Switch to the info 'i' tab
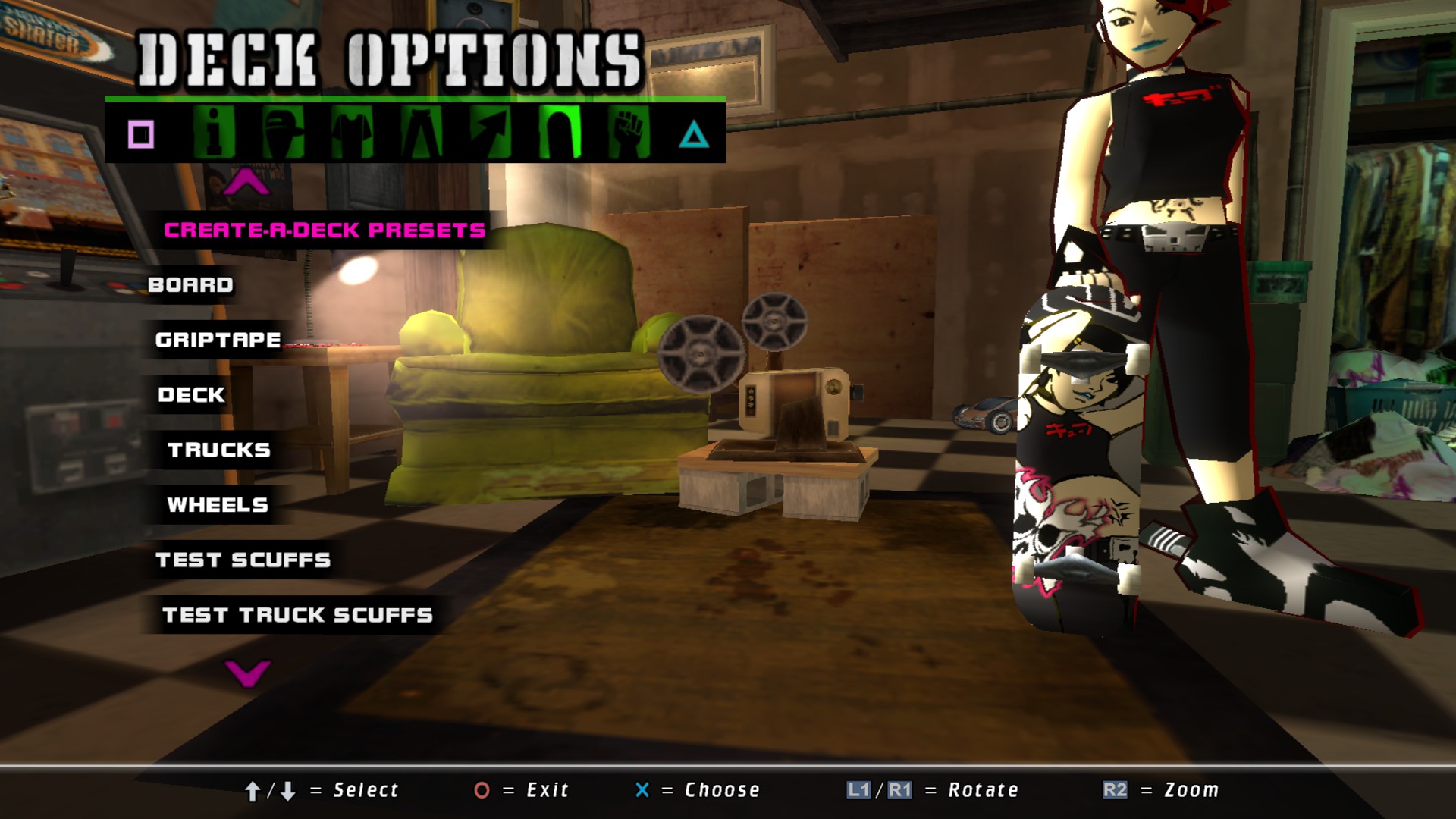Image resolution: width=1456 pixels, height=819 pixels. (x=214, y=133)
